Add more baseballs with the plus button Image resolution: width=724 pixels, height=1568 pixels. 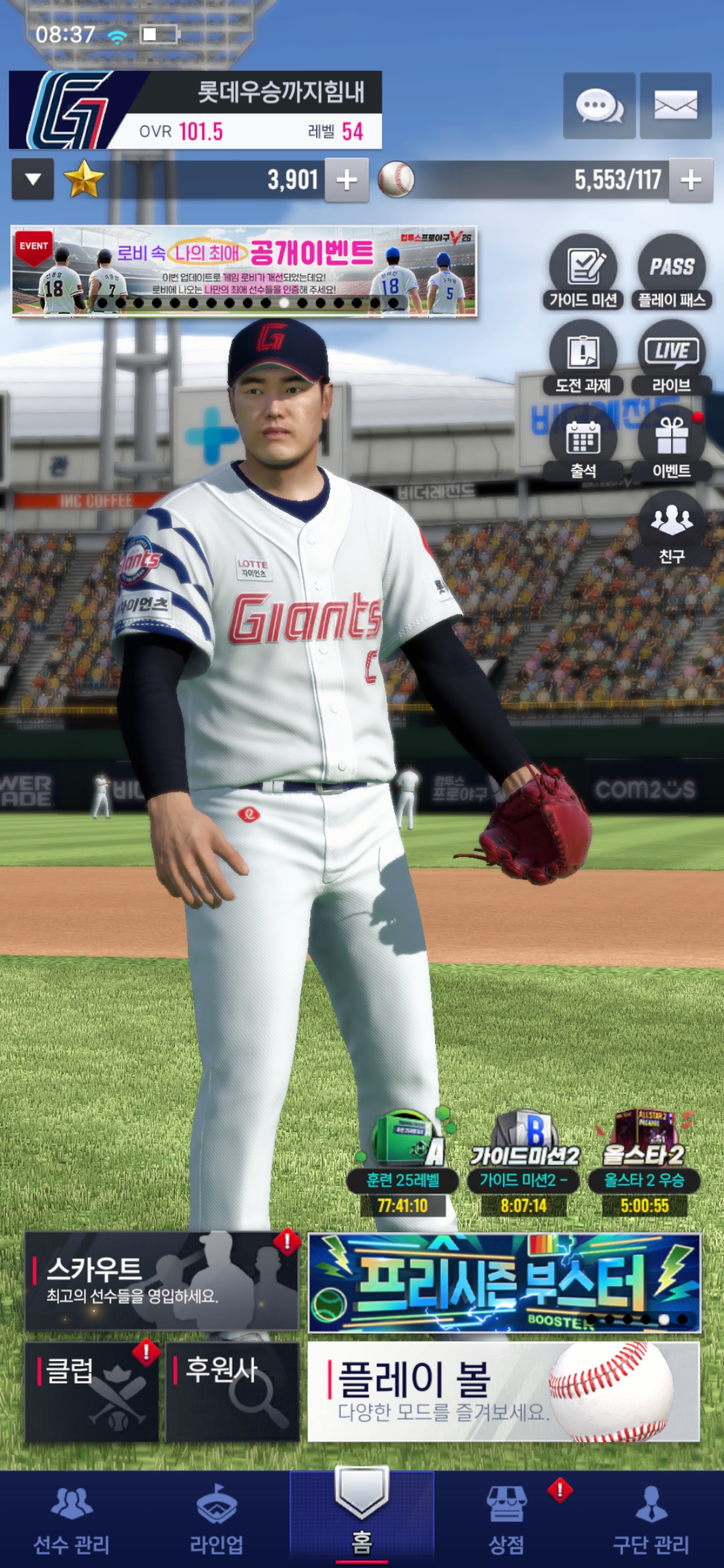(x=690, y=180)
